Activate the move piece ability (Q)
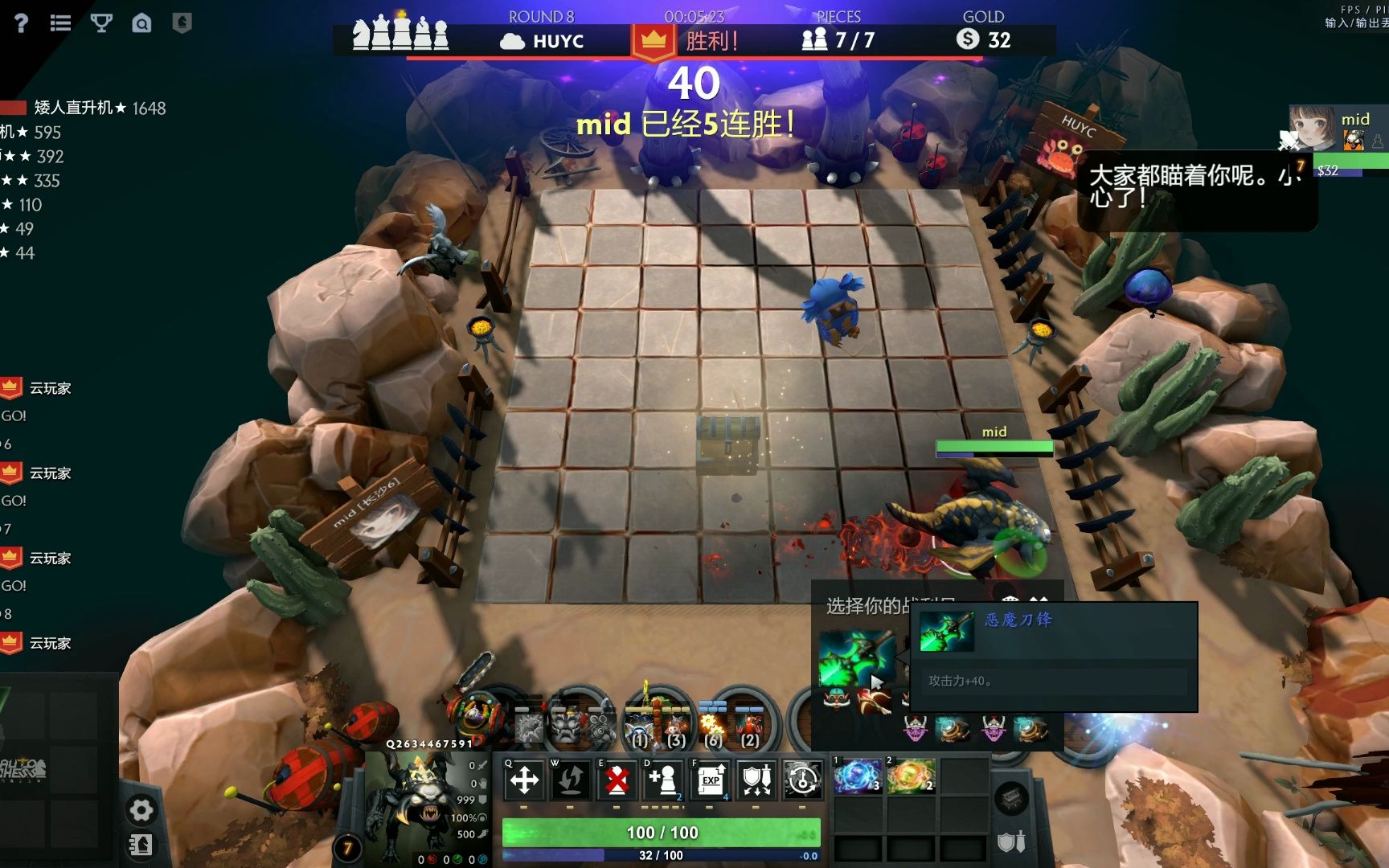The height and width of the screenshot is (868, 1389). 524,780
